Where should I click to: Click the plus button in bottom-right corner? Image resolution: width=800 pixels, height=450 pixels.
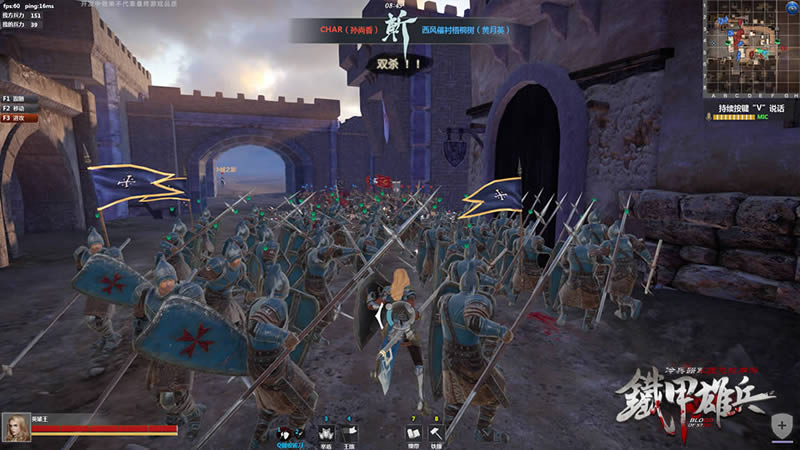[781, 426]
